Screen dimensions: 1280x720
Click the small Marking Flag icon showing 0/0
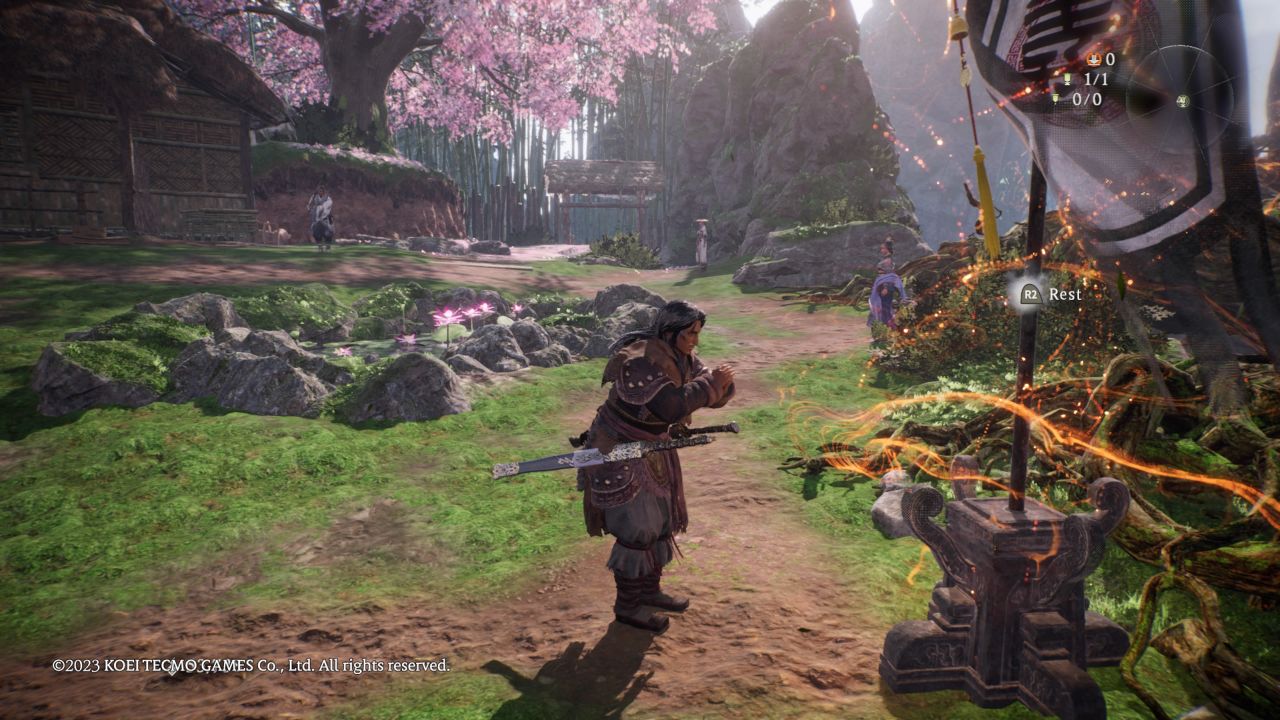click(x=1055, y=99)
